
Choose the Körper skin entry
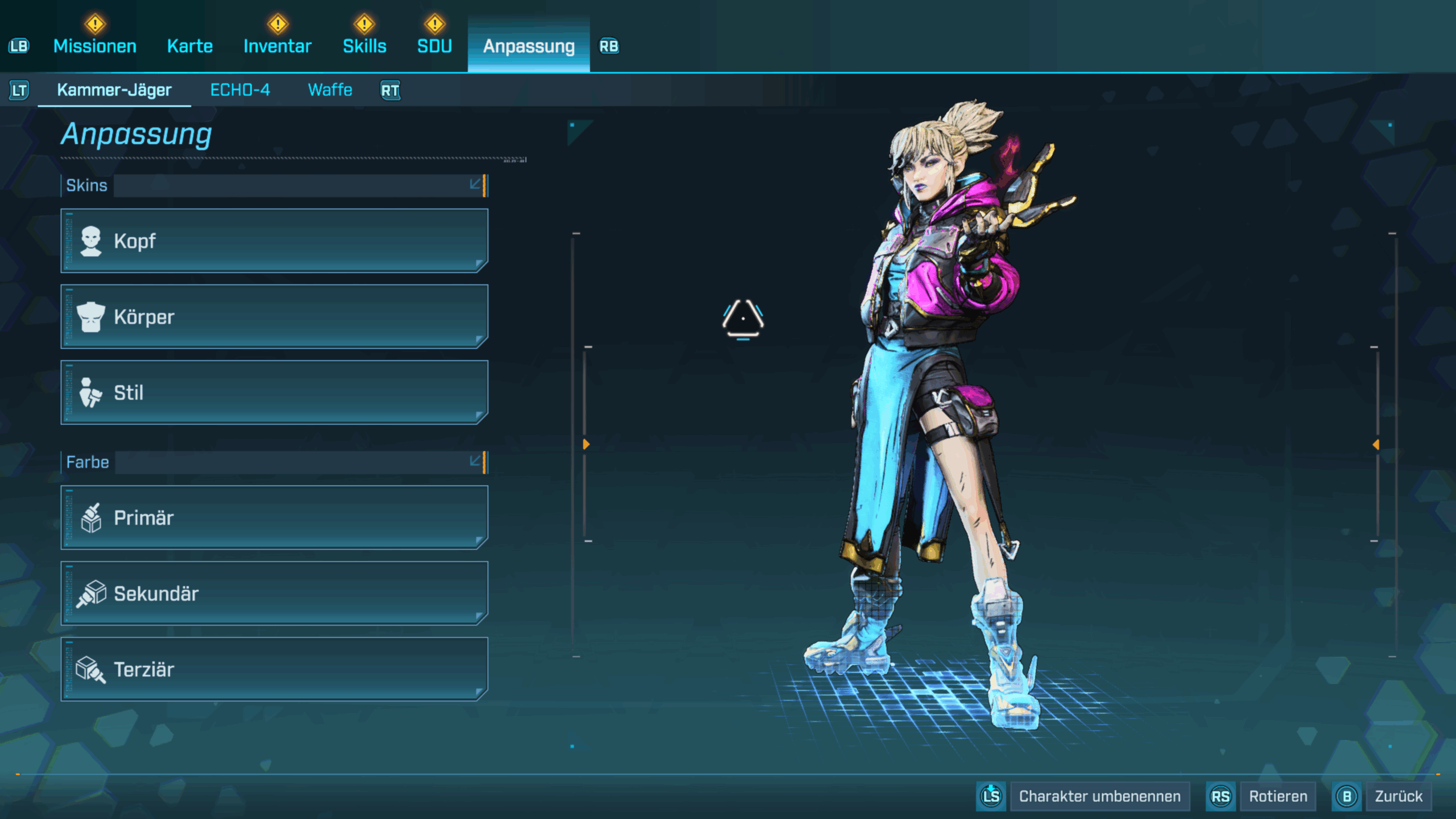click(x=274, y=317)
